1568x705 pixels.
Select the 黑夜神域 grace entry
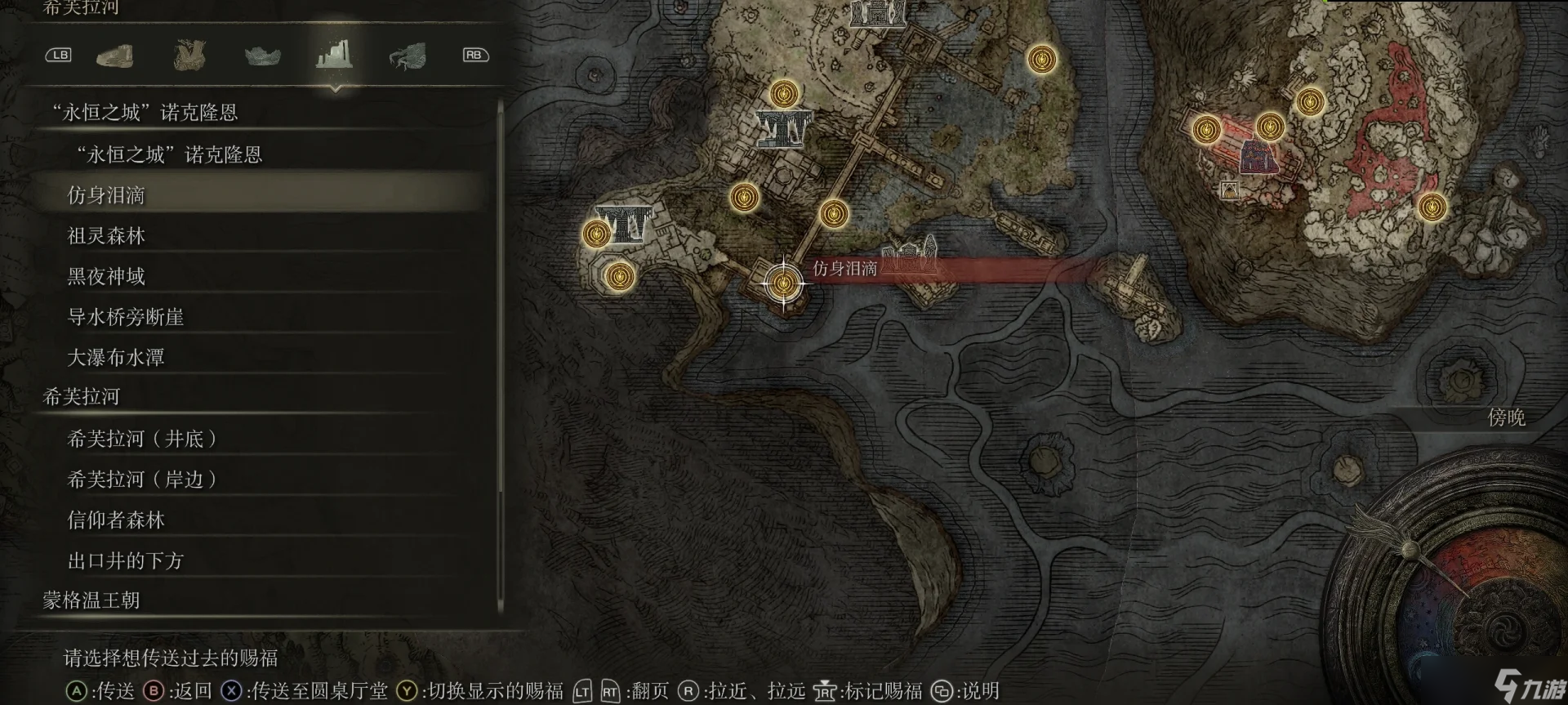106,277
